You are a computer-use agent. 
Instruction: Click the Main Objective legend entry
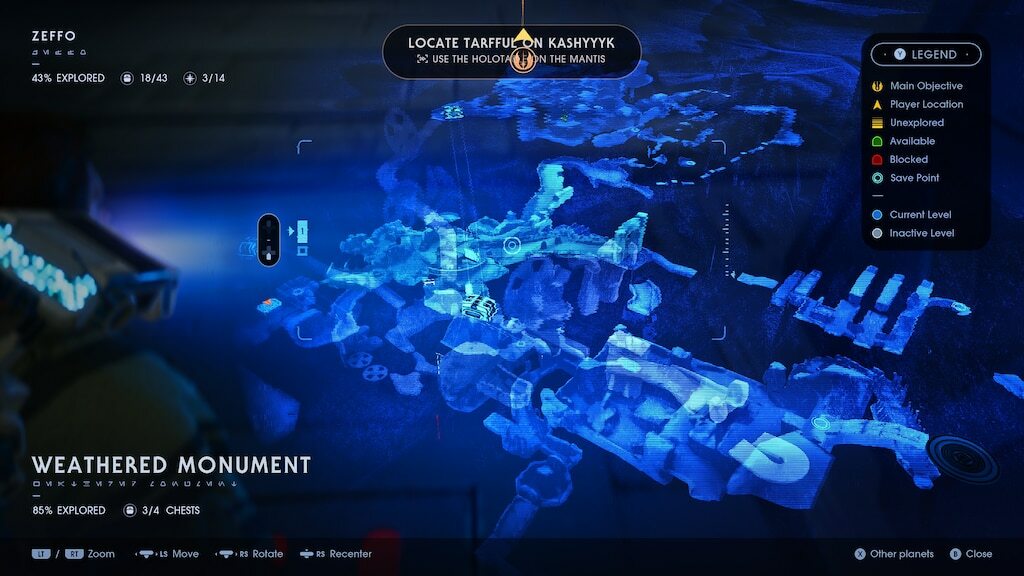(x=926, y=86)
